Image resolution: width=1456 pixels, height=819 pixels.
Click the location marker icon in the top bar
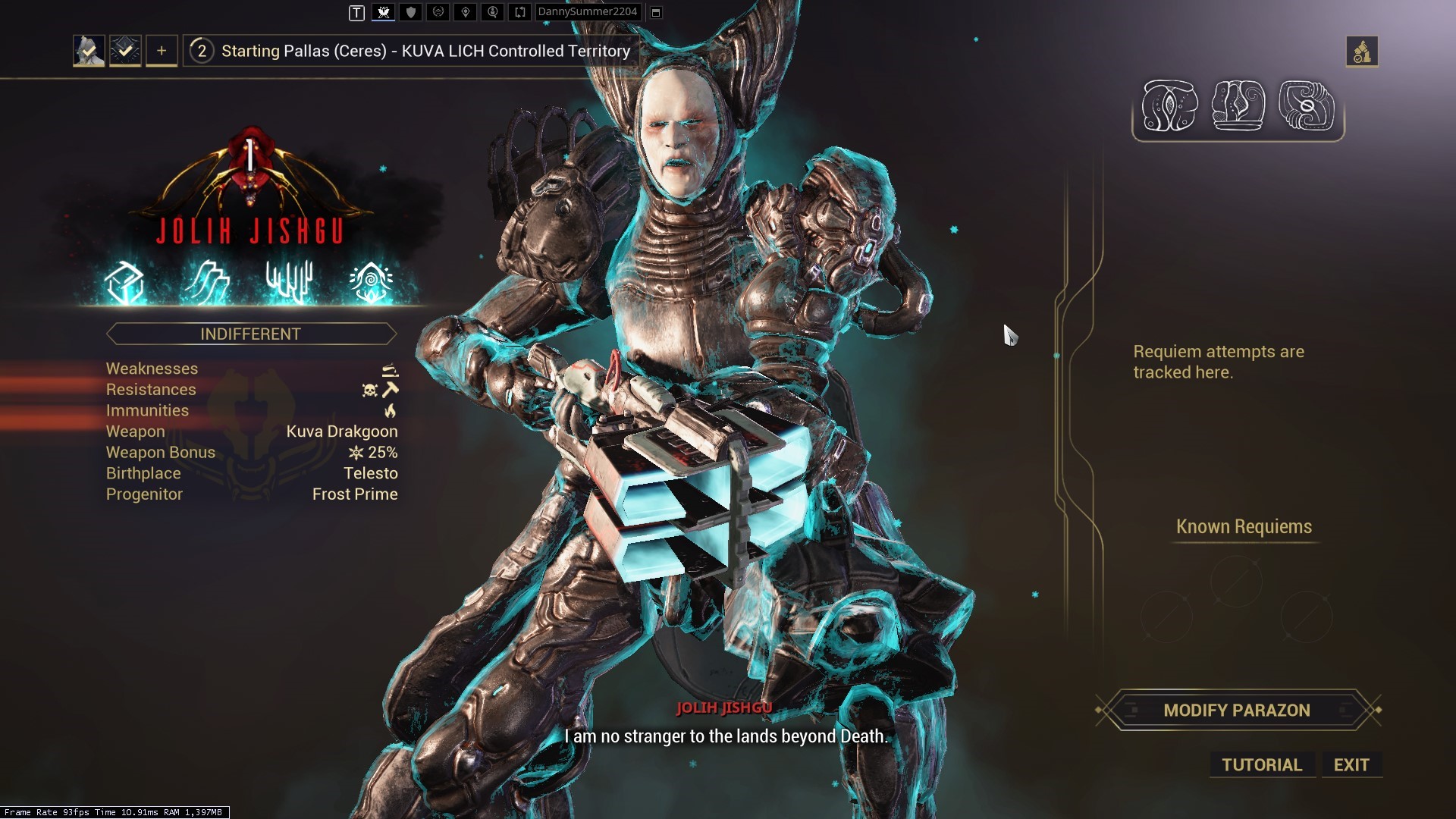(x=466, y=12)
